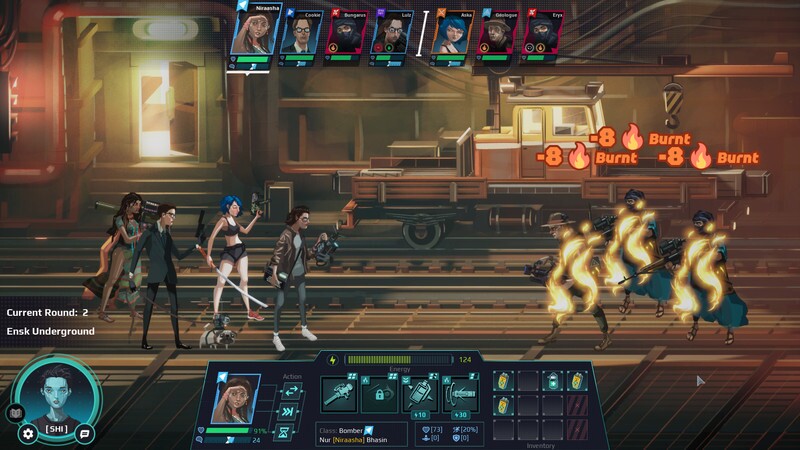The width and height of the screenshot is (800, 450).
Task: Choose the hourglass wait action
Action: click(292, 433)
